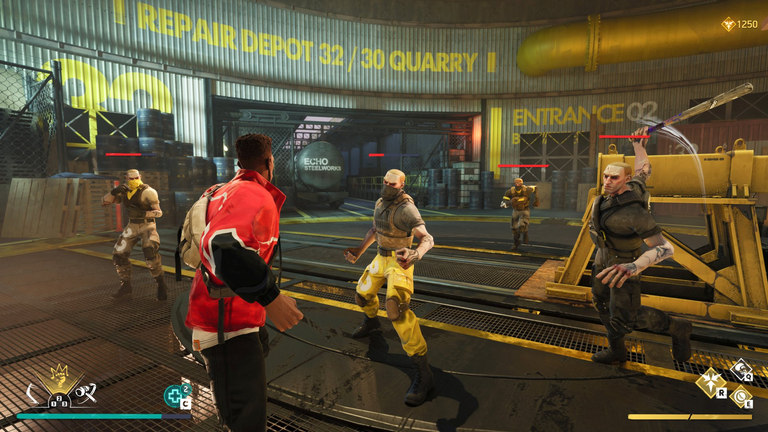Use the teal medkit heal icon
The width and height of the screenshot is (768, 432).
(x=174, y=396)
